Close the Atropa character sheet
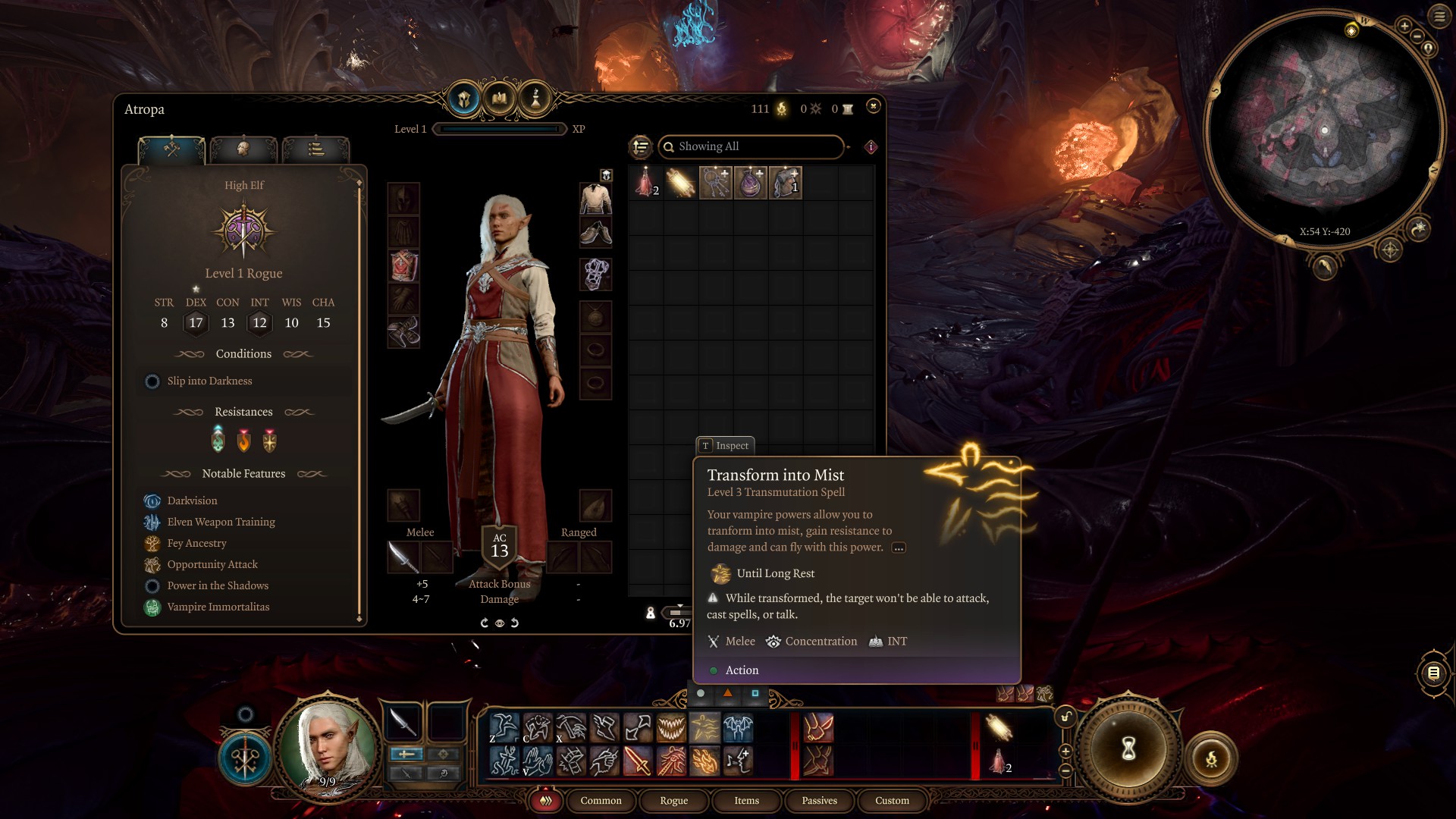The height and width of the screenshot is (819, 1456). [x=873, y=106]
